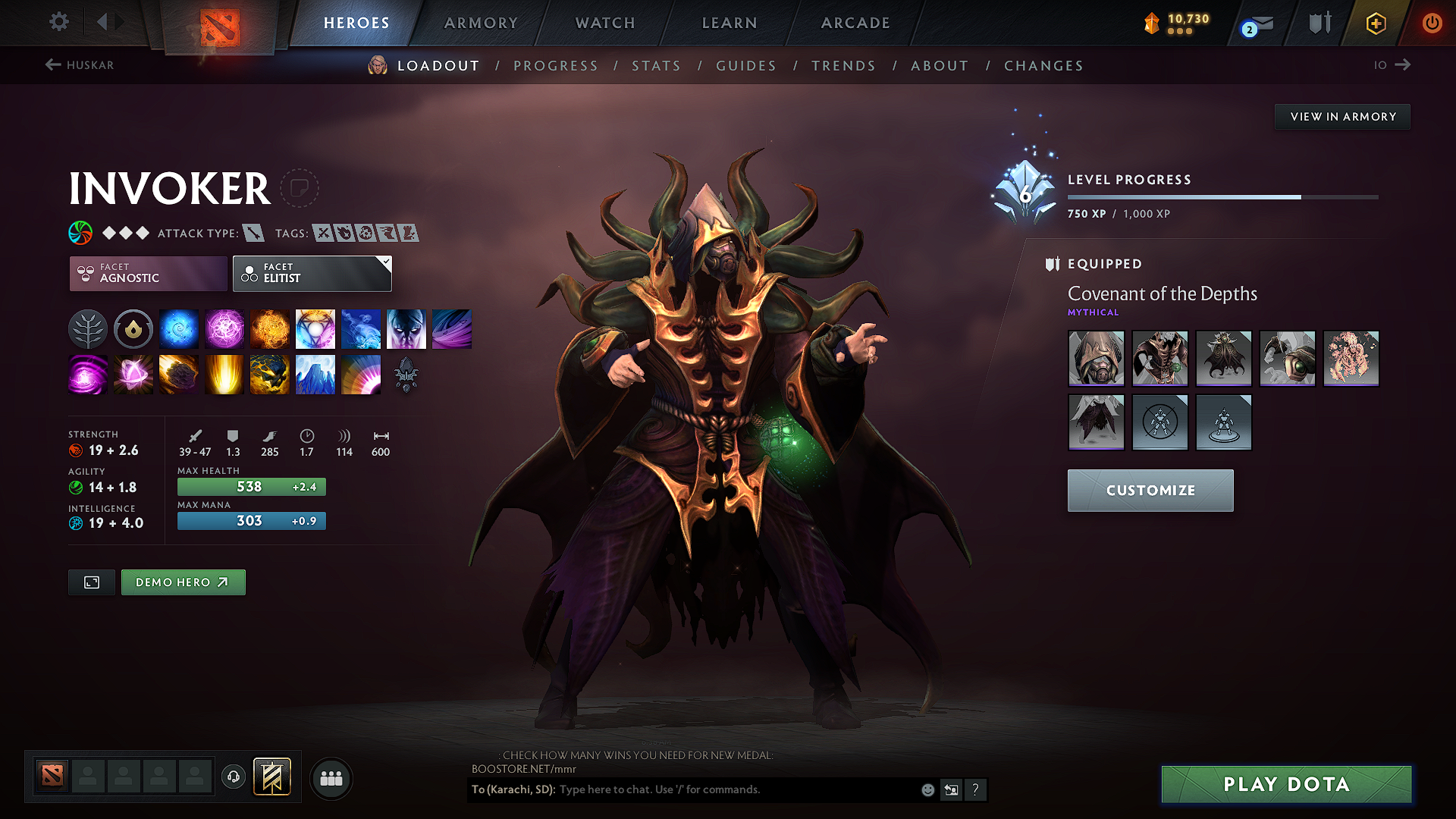View the hero Trends page
This screenshot has height=819, width=1456.
click(843, 66)
